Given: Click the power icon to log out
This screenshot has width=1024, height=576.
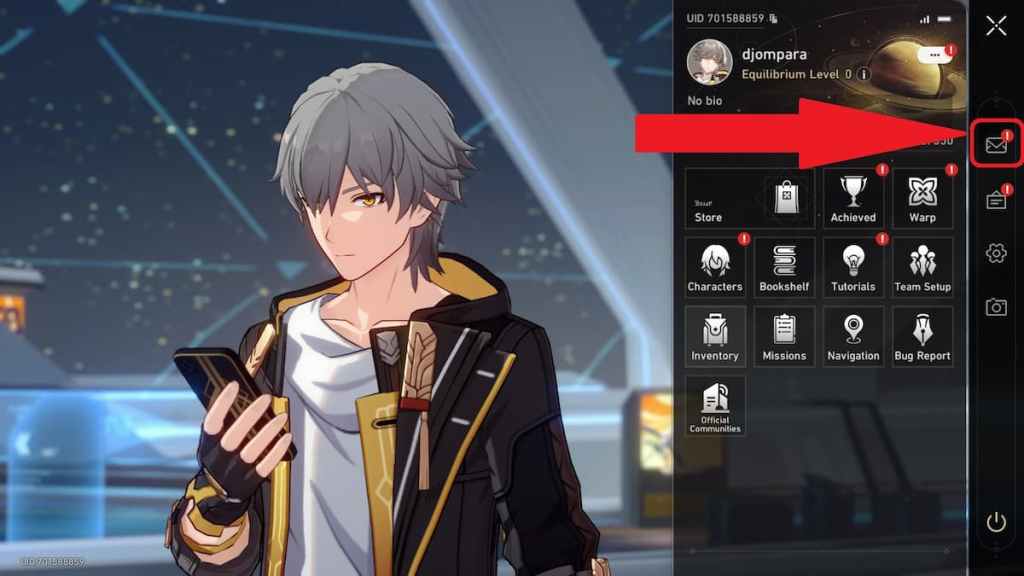Looking at the screenshot, I should coord(996,521).
